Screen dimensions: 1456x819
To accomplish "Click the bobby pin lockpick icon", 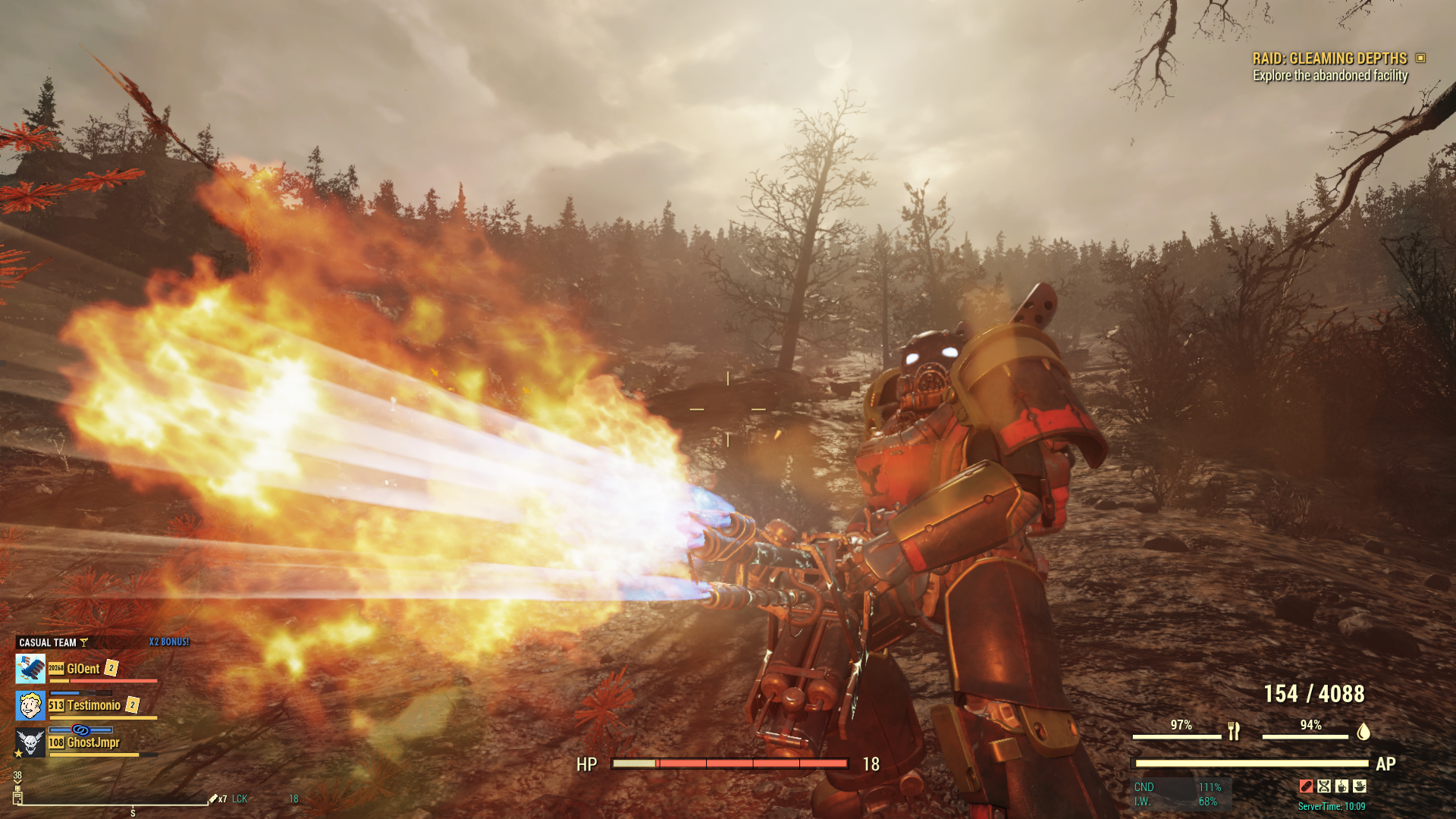I will [x=213, y=799].
